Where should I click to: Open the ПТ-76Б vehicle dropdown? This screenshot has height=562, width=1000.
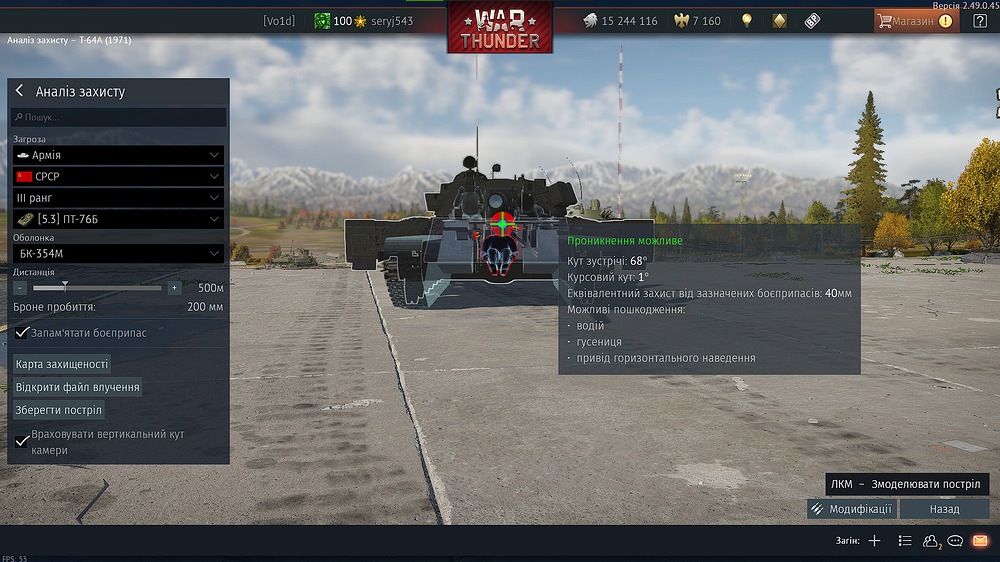(118, 219)
